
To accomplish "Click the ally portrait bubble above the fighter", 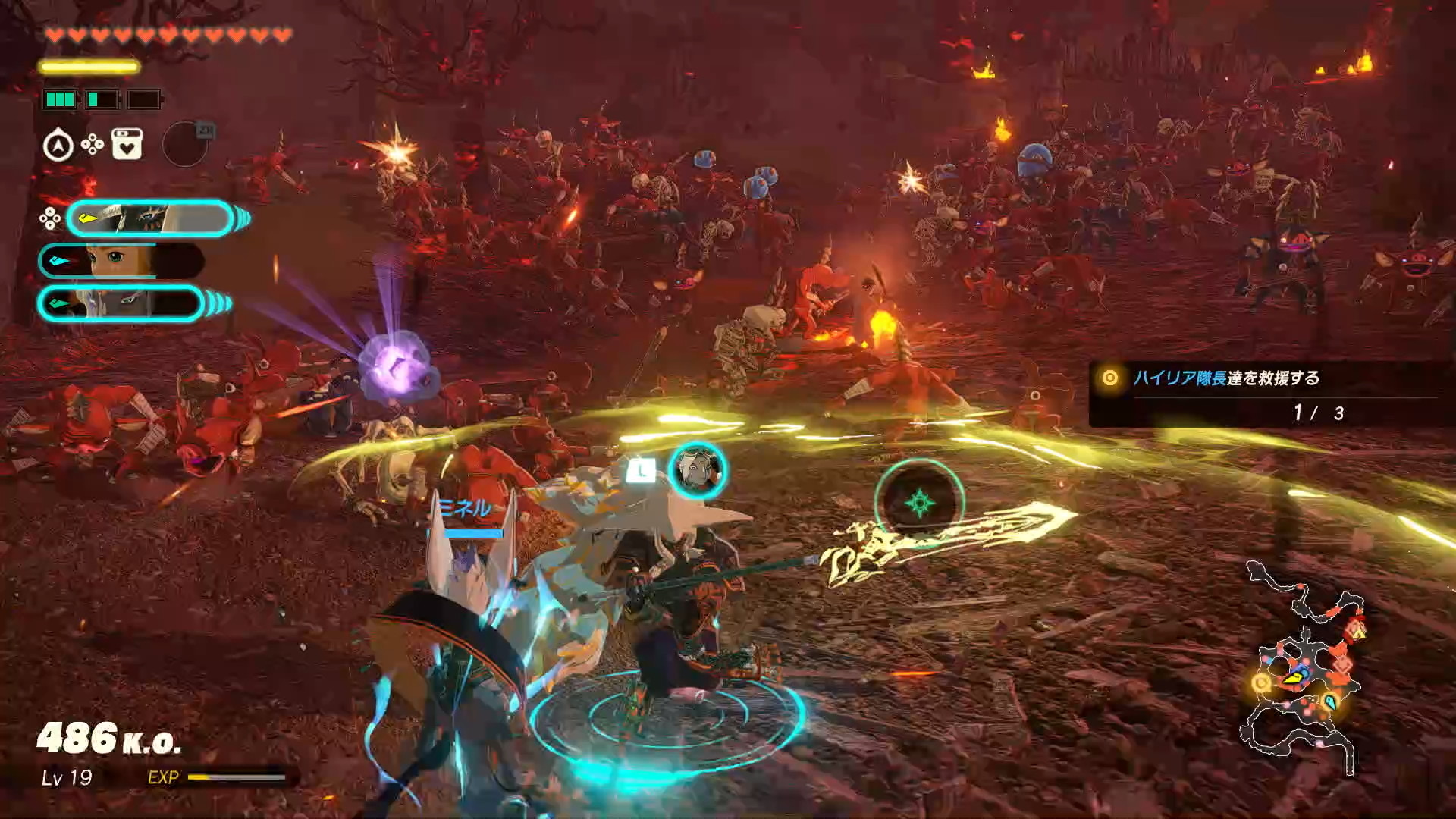I will (x=697, y=470).
